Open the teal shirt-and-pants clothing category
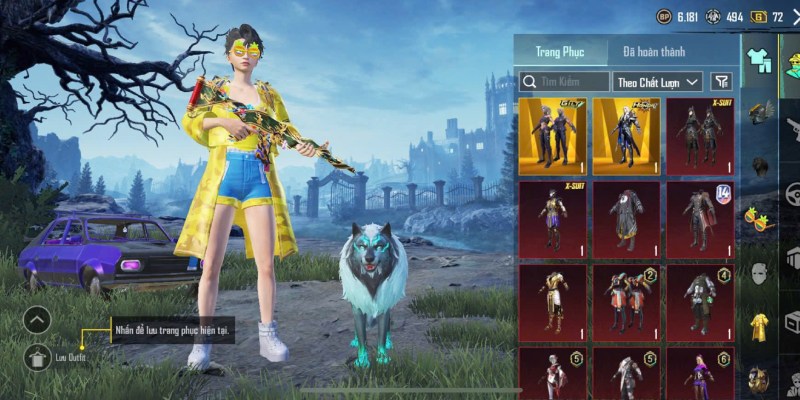 point(760,60)
